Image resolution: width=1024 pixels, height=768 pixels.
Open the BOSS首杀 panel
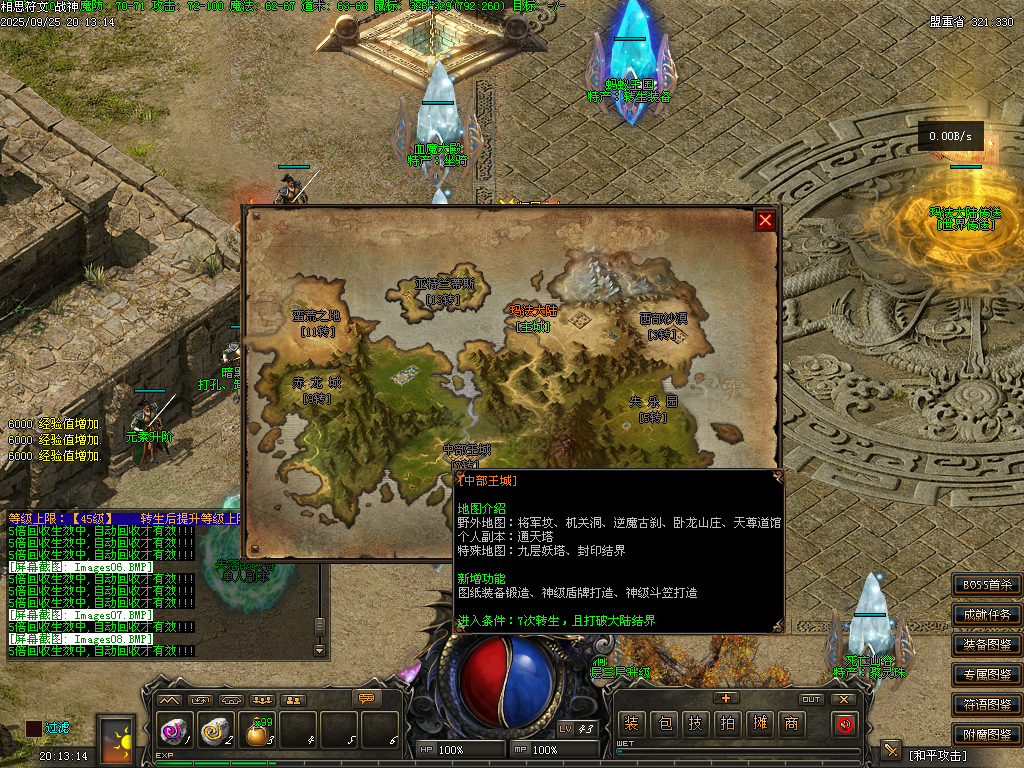point(987,585)
